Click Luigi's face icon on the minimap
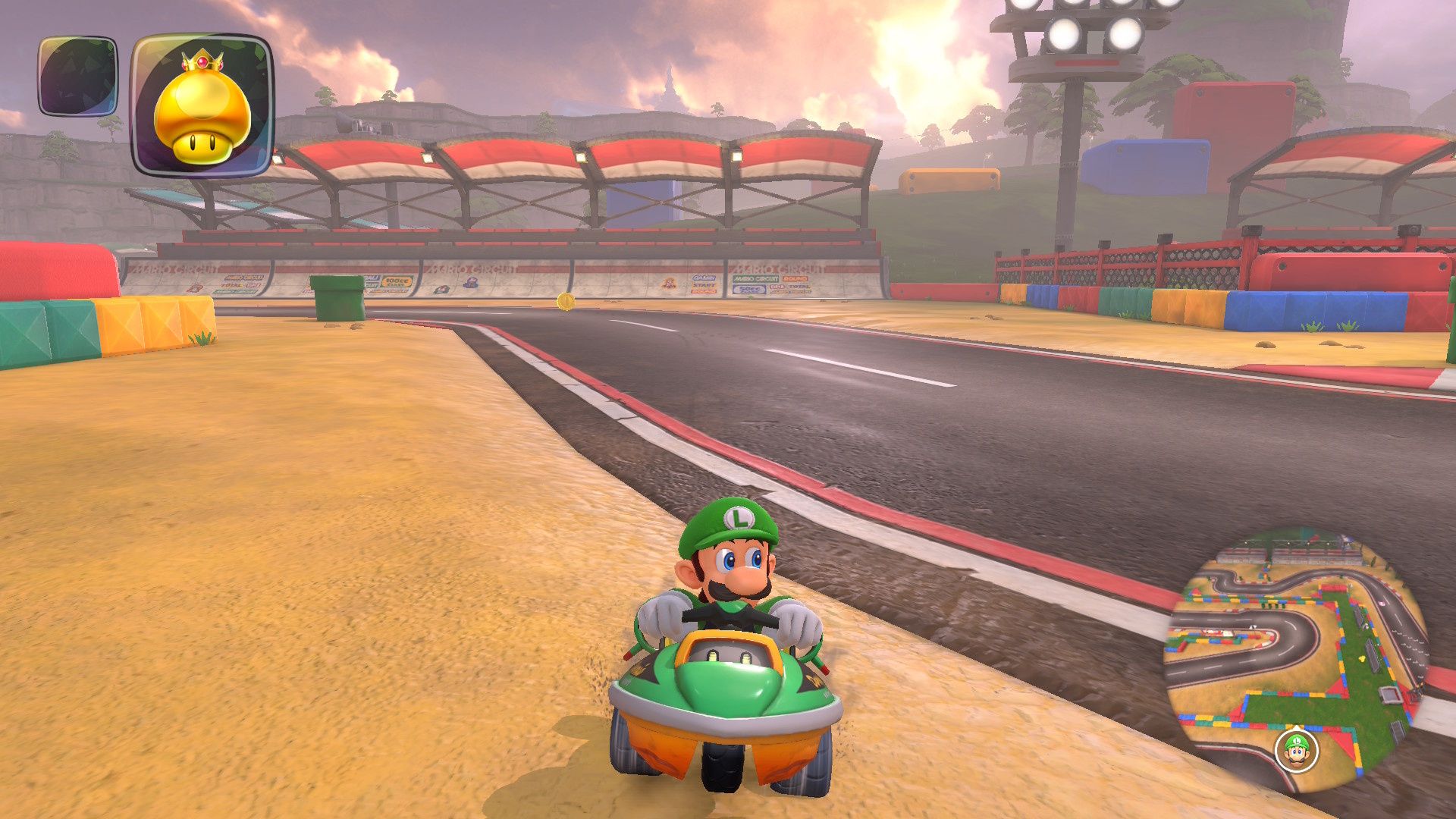 point(1296,752)
